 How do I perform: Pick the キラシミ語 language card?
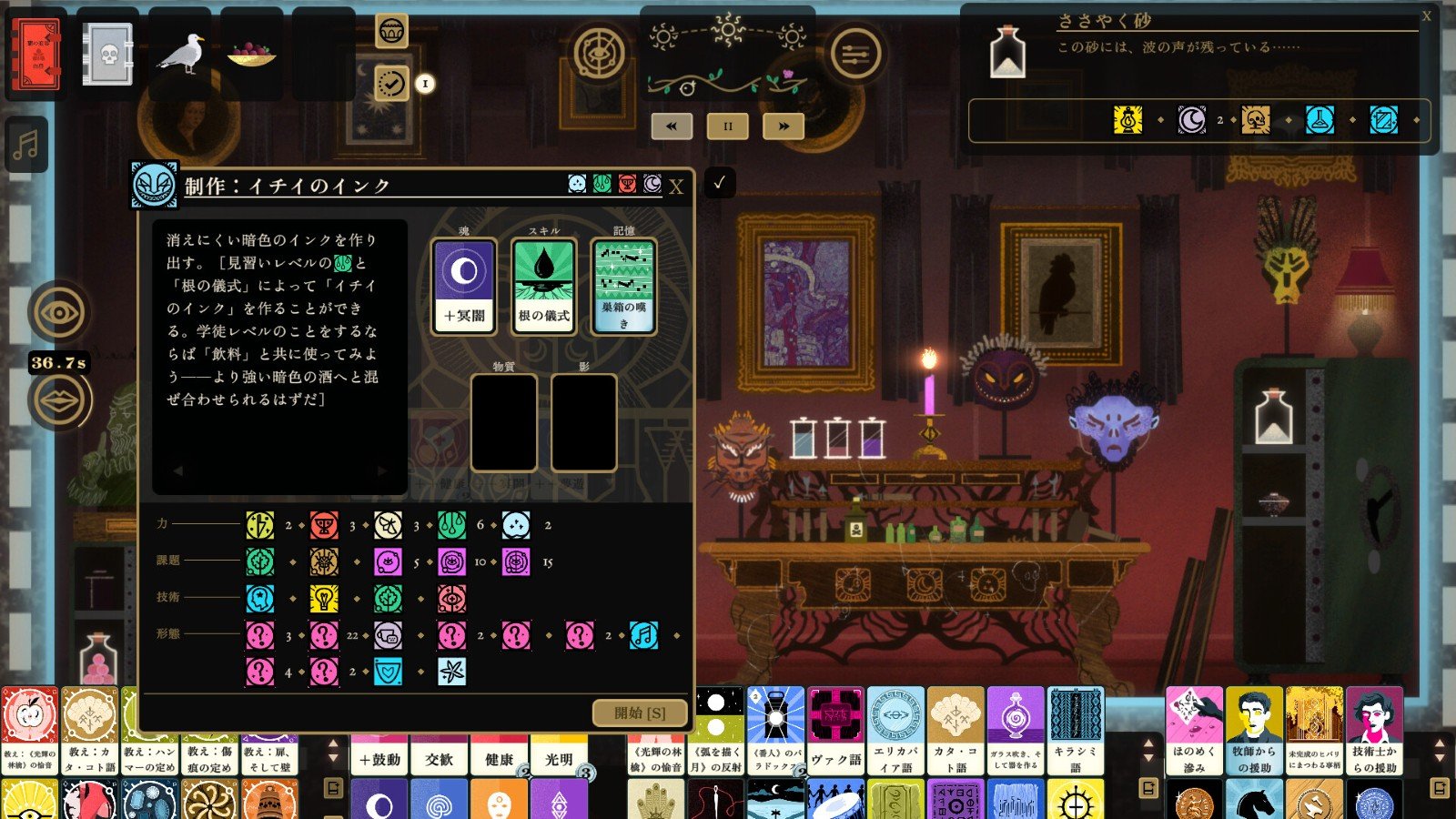click(1076, 730)
